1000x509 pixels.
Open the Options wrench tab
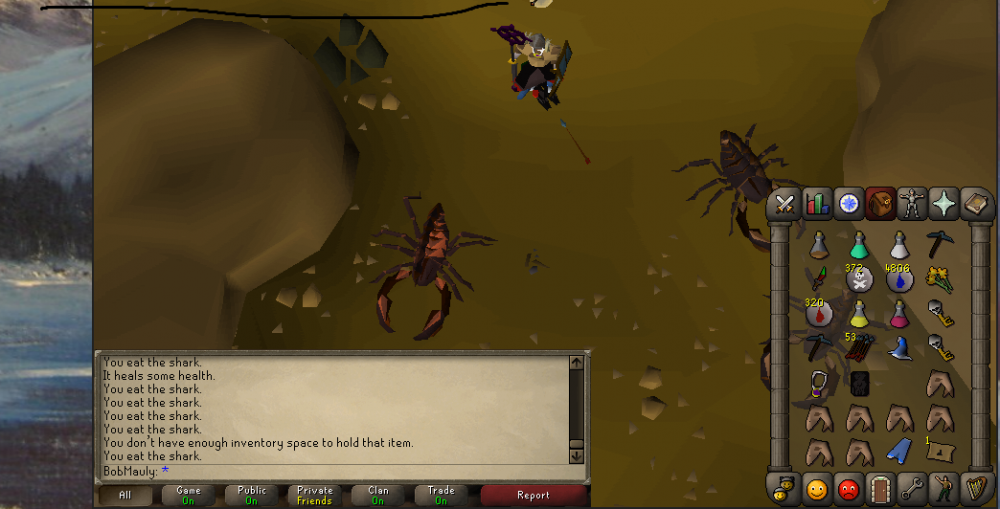[x=912, y=490]
